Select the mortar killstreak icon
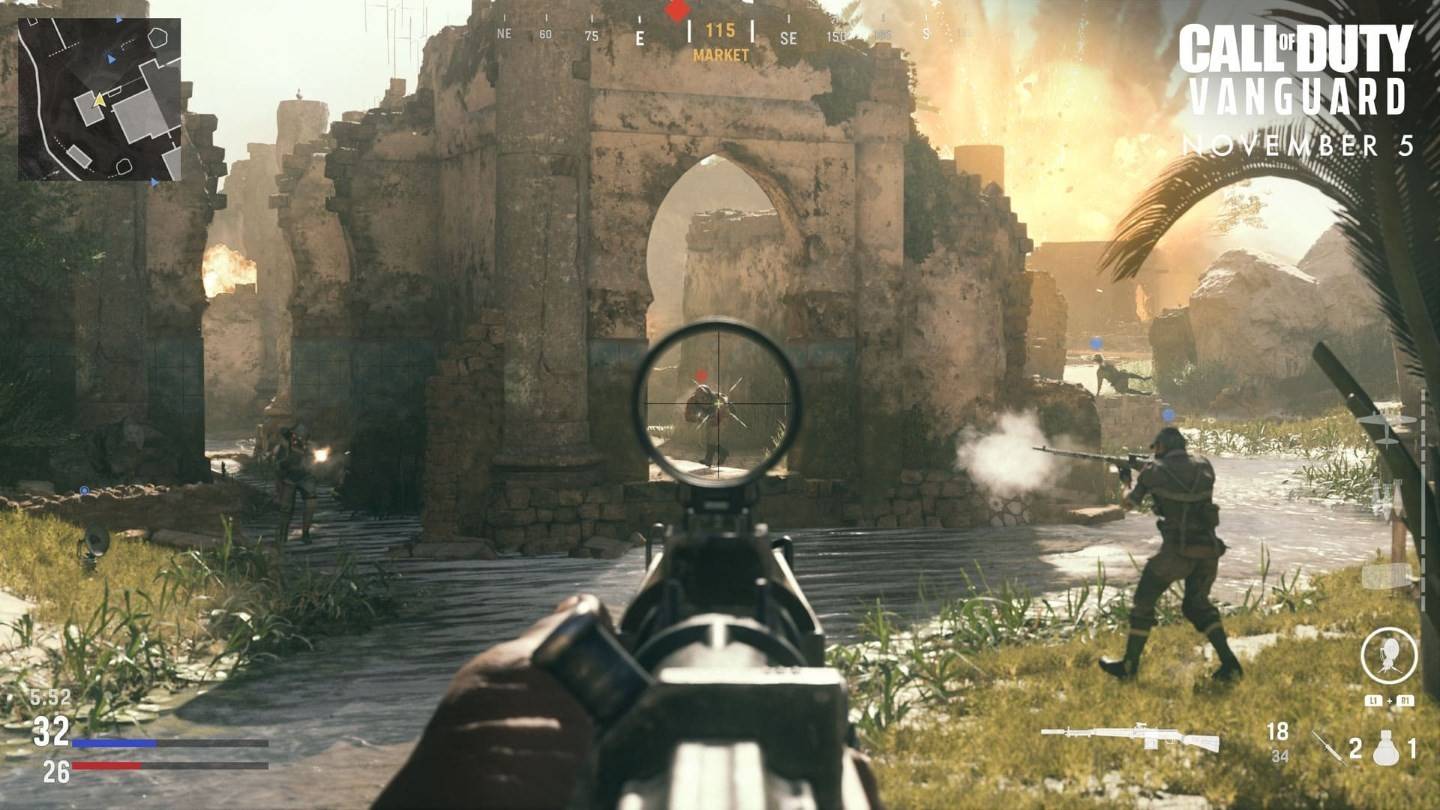The image size is (1440, 810). point(1387,654)
